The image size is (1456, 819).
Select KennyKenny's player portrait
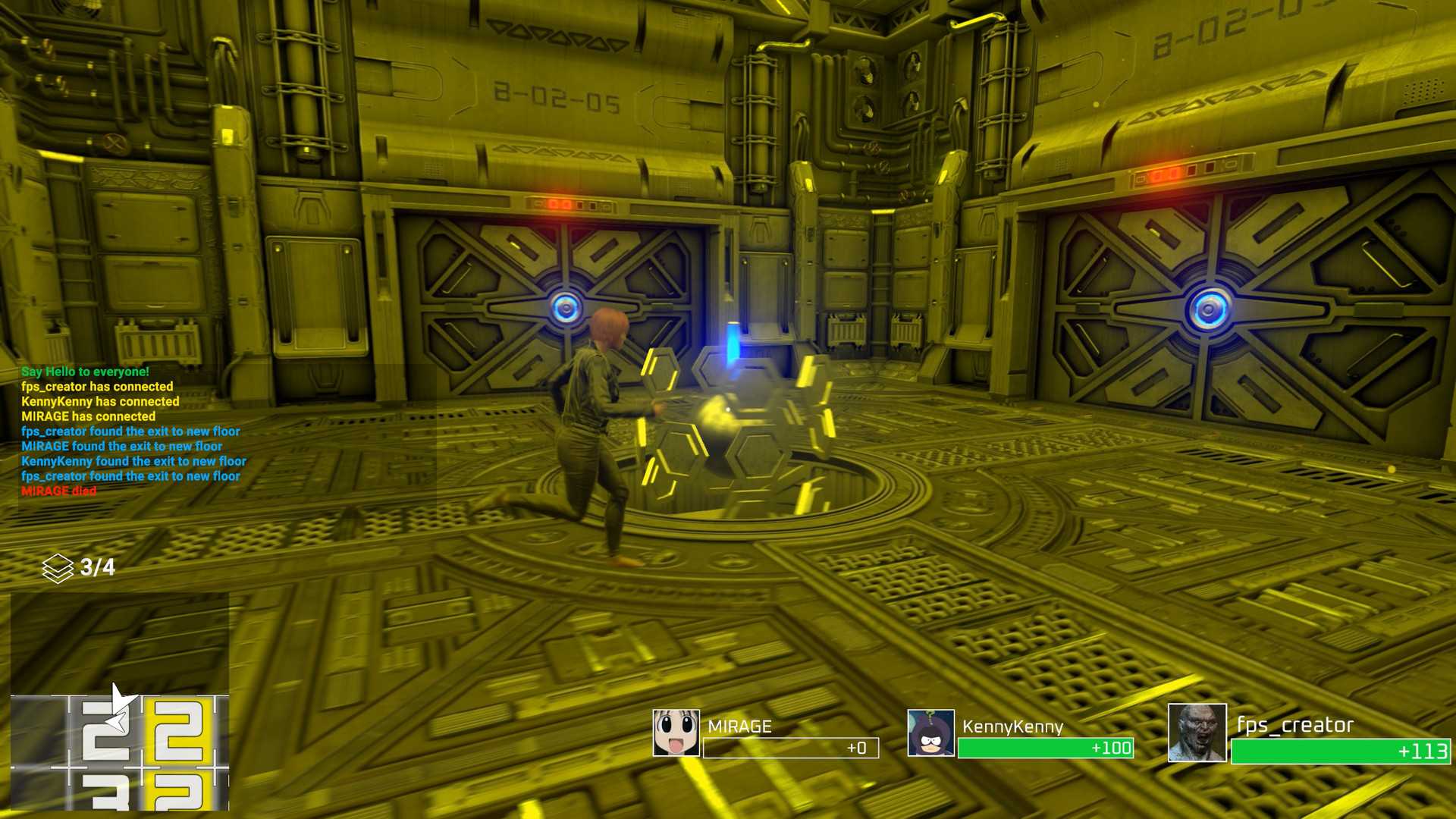[930, 733]
